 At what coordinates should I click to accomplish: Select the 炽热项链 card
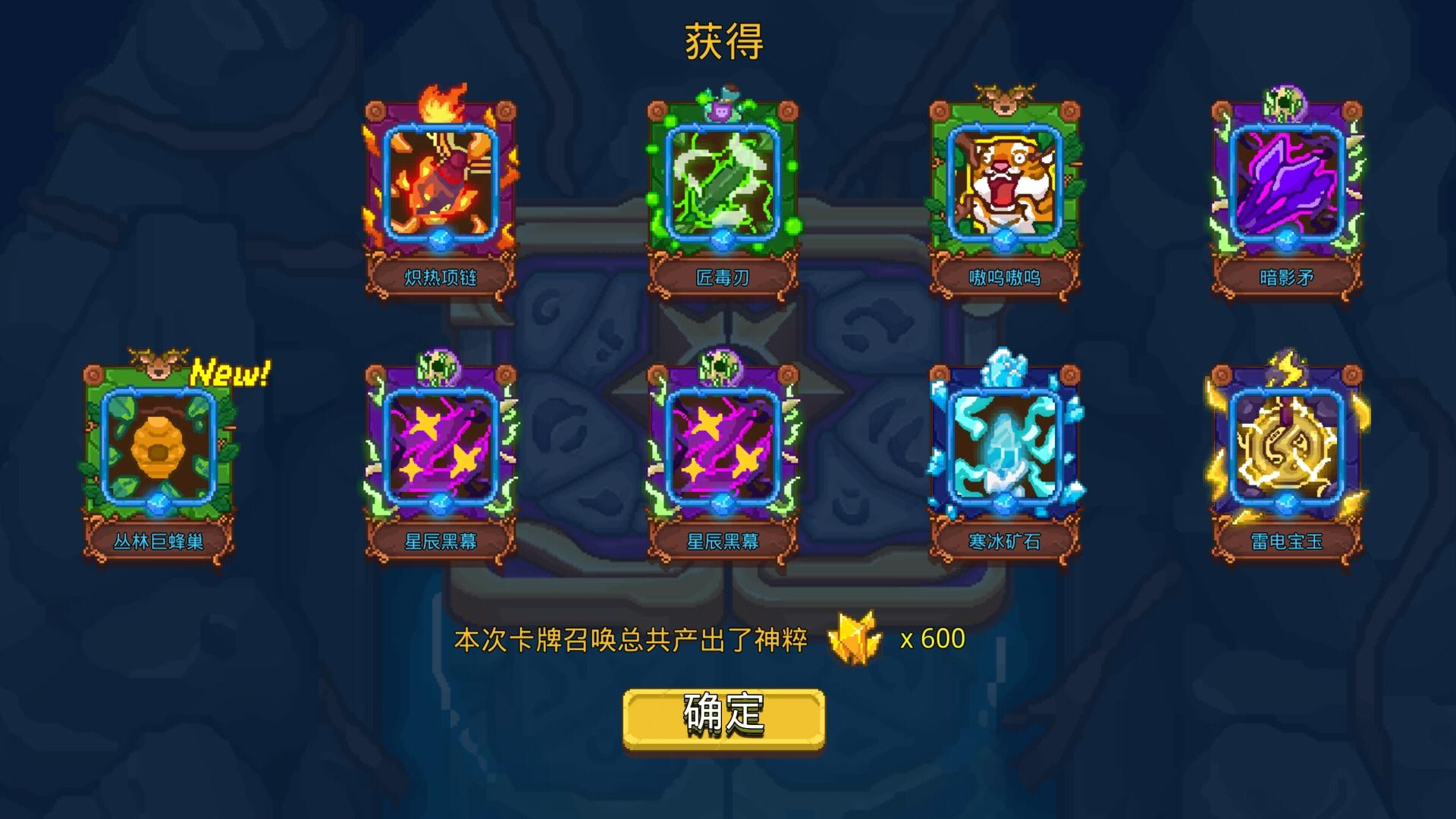click(438, 190)
